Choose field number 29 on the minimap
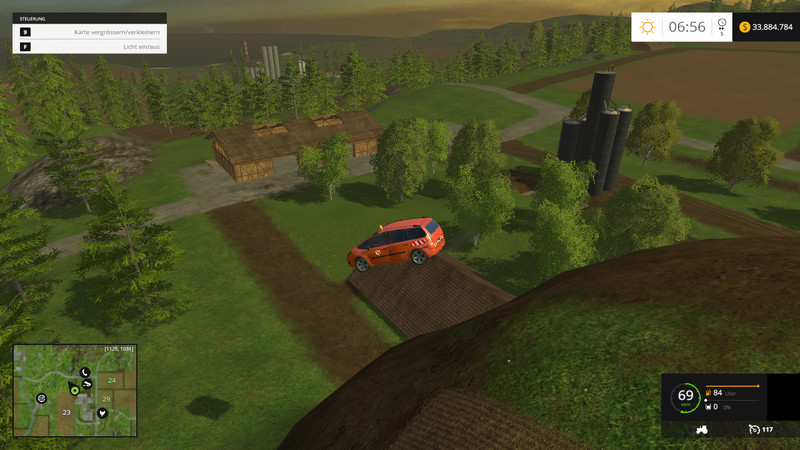This screenshot has height=450, width=800. click(106, 398)
